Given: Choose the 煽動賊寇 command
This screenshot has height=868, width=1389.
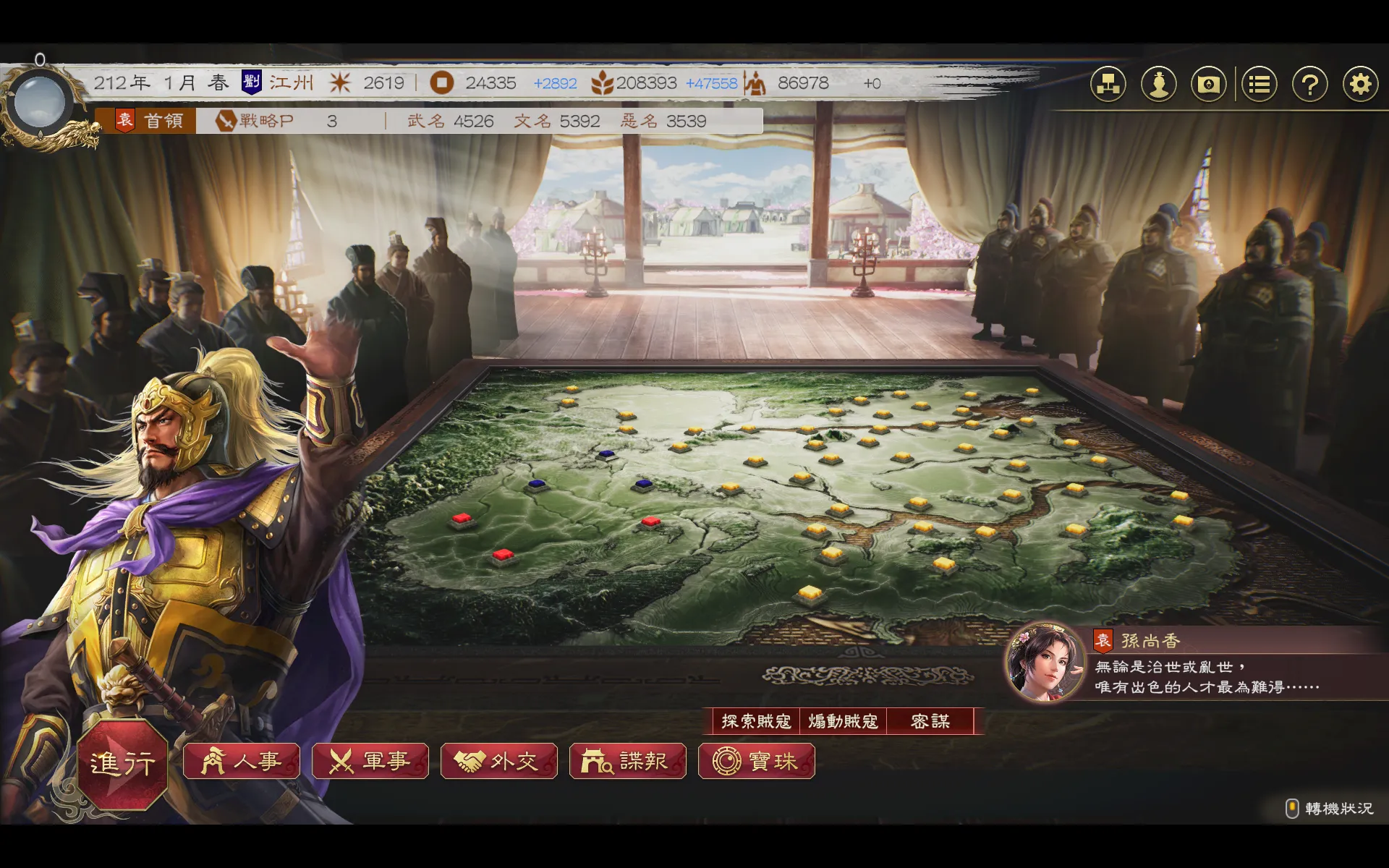Looking at the screenshot, I should click(843, 721).
